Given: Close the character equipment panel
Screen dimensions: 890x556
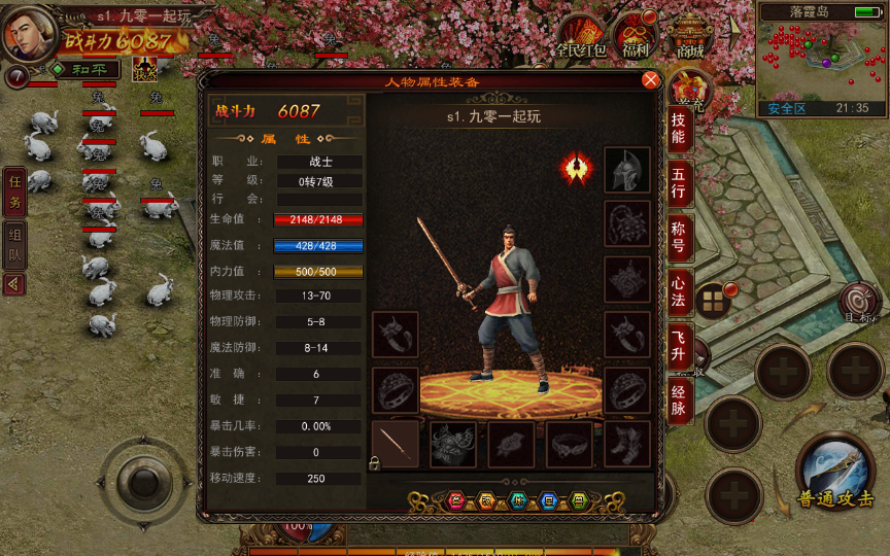Looking at the screenshot, I should pos(650,80).
